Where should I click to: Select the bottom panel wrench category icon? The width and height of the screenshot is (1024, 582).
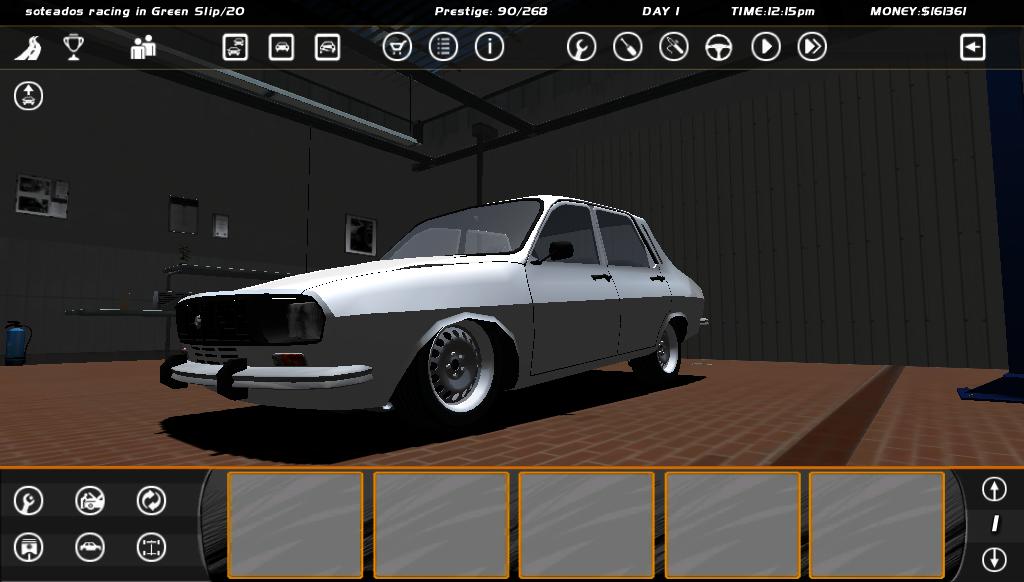28,500
